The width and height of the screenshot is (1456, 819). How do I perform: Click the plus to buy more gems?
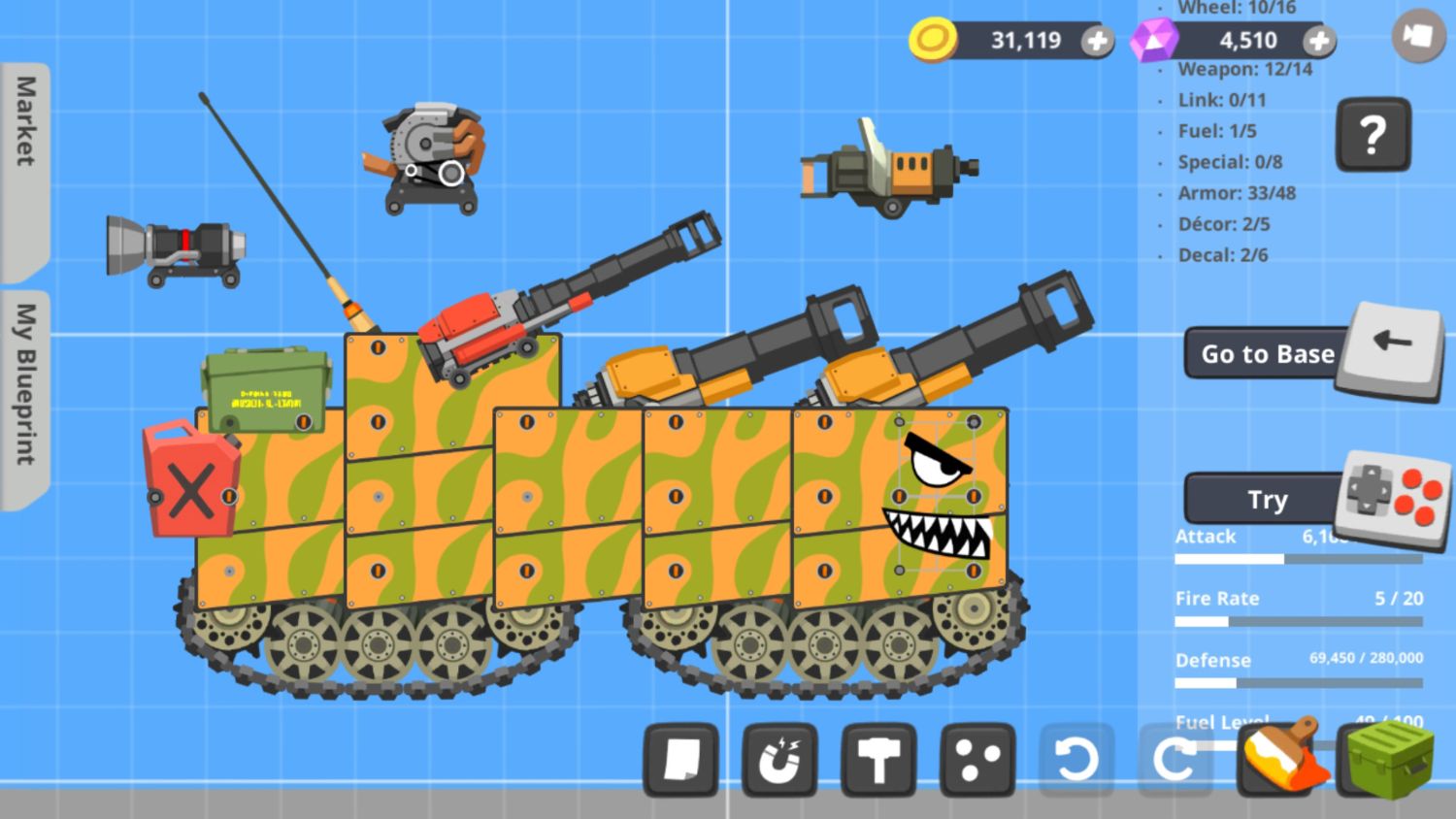pyautogui.click(x=1320, y=41)
